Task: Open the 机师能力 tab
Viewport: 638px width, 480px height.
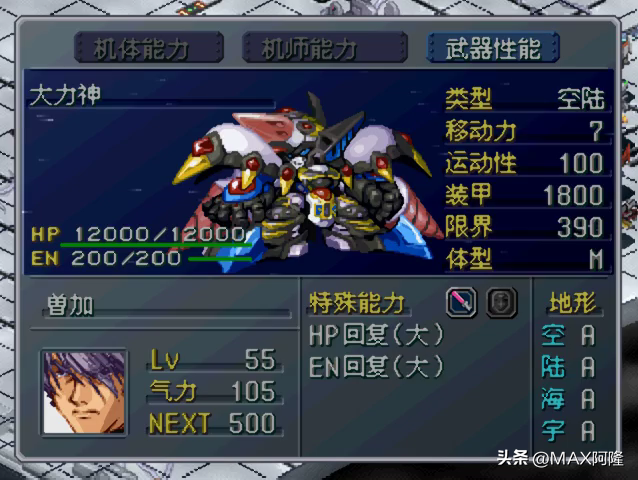Action: [310, 47]
